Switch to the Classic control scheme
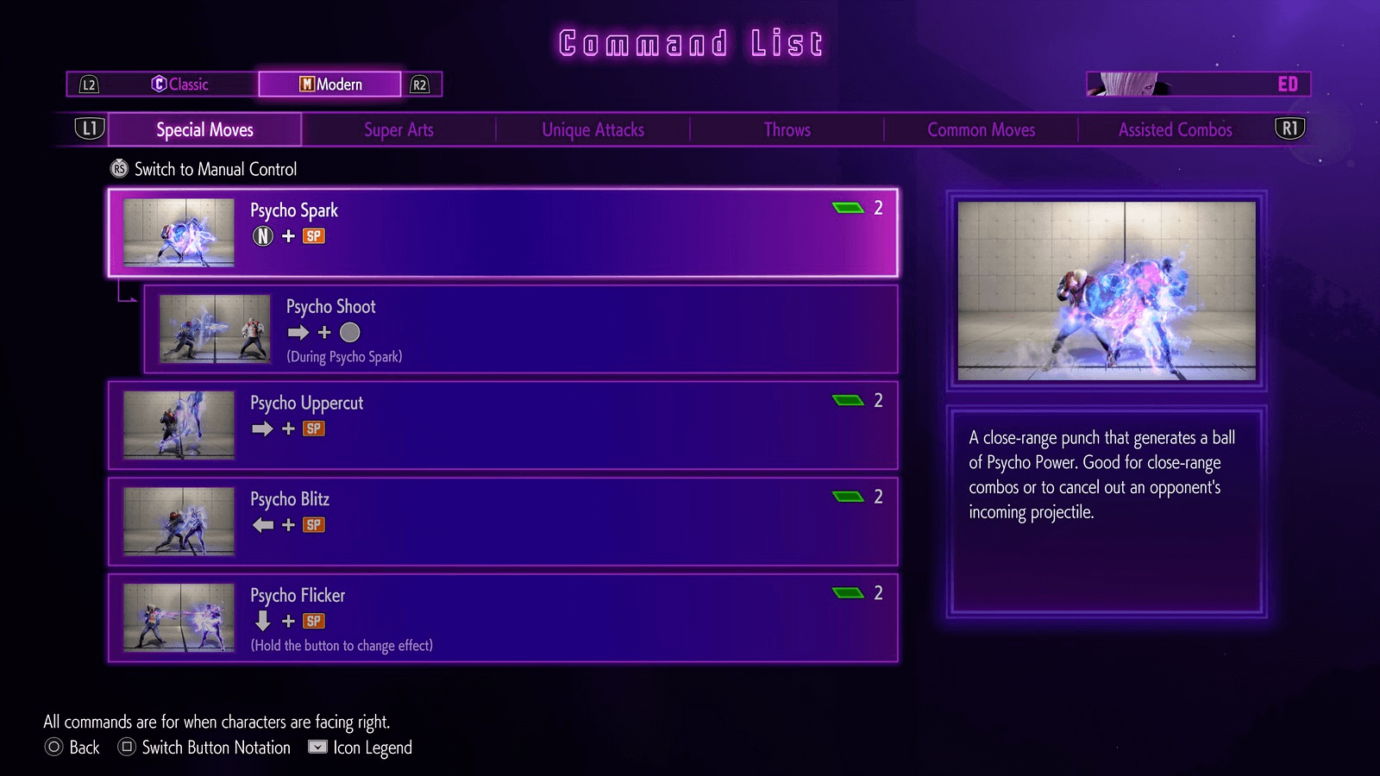The height and width of the screenshot is (776, 1380). (x=180, y=84)
